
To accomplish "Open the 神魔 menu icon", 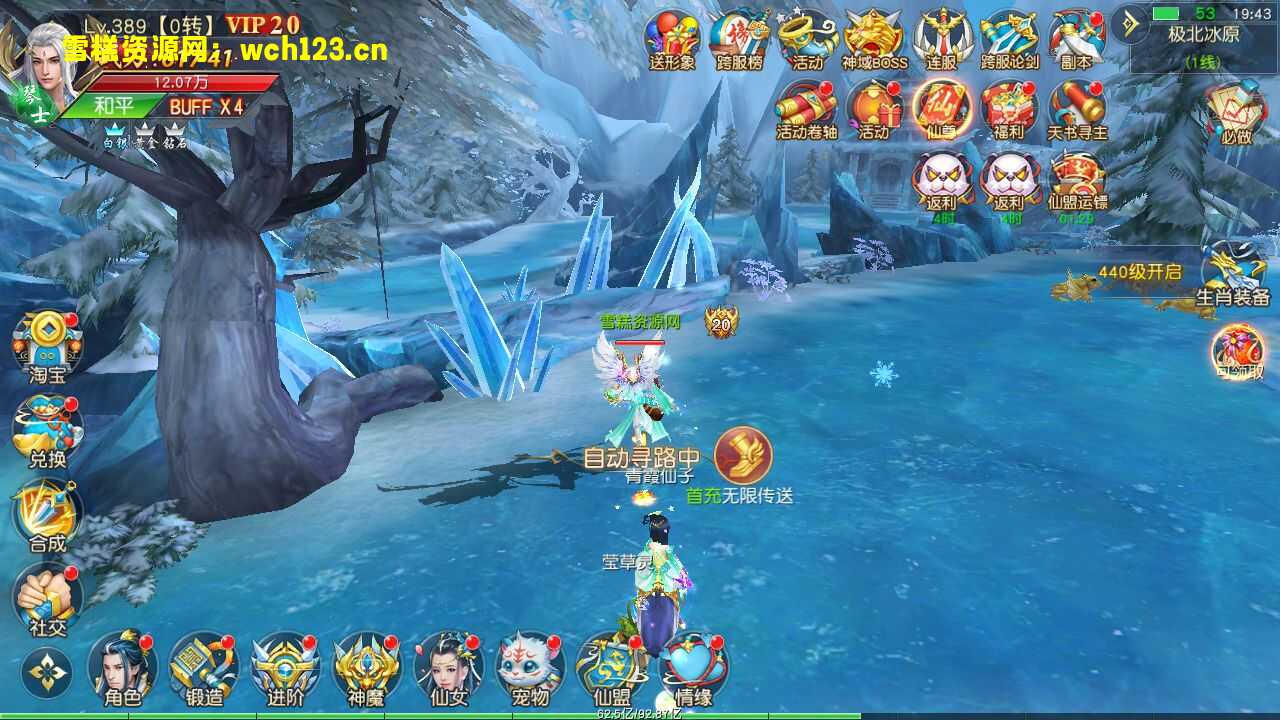I will (x=366, y=667).
